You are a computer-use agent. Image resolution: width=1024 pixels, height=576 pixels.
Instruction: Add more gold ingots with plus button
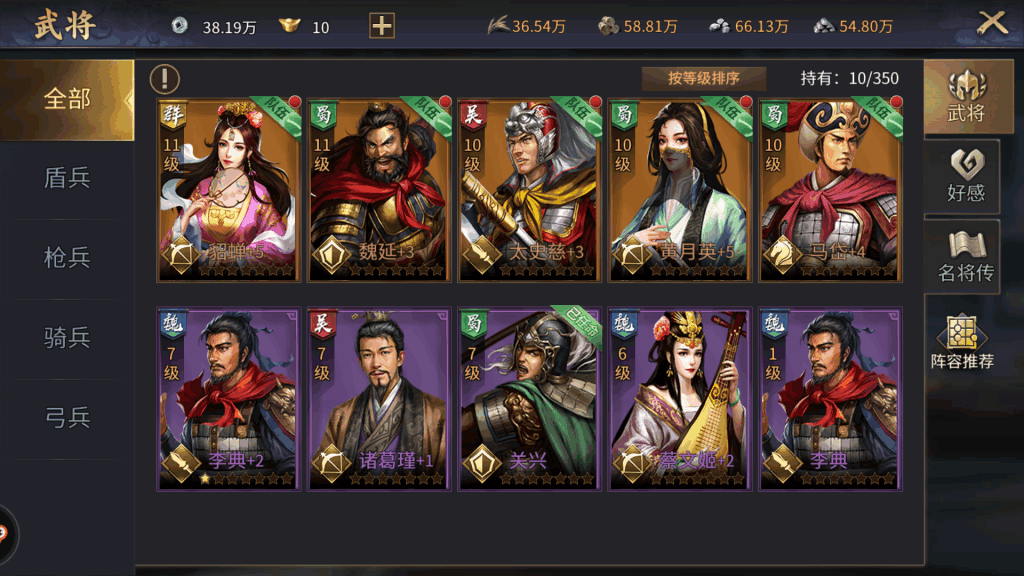point(382,26)
